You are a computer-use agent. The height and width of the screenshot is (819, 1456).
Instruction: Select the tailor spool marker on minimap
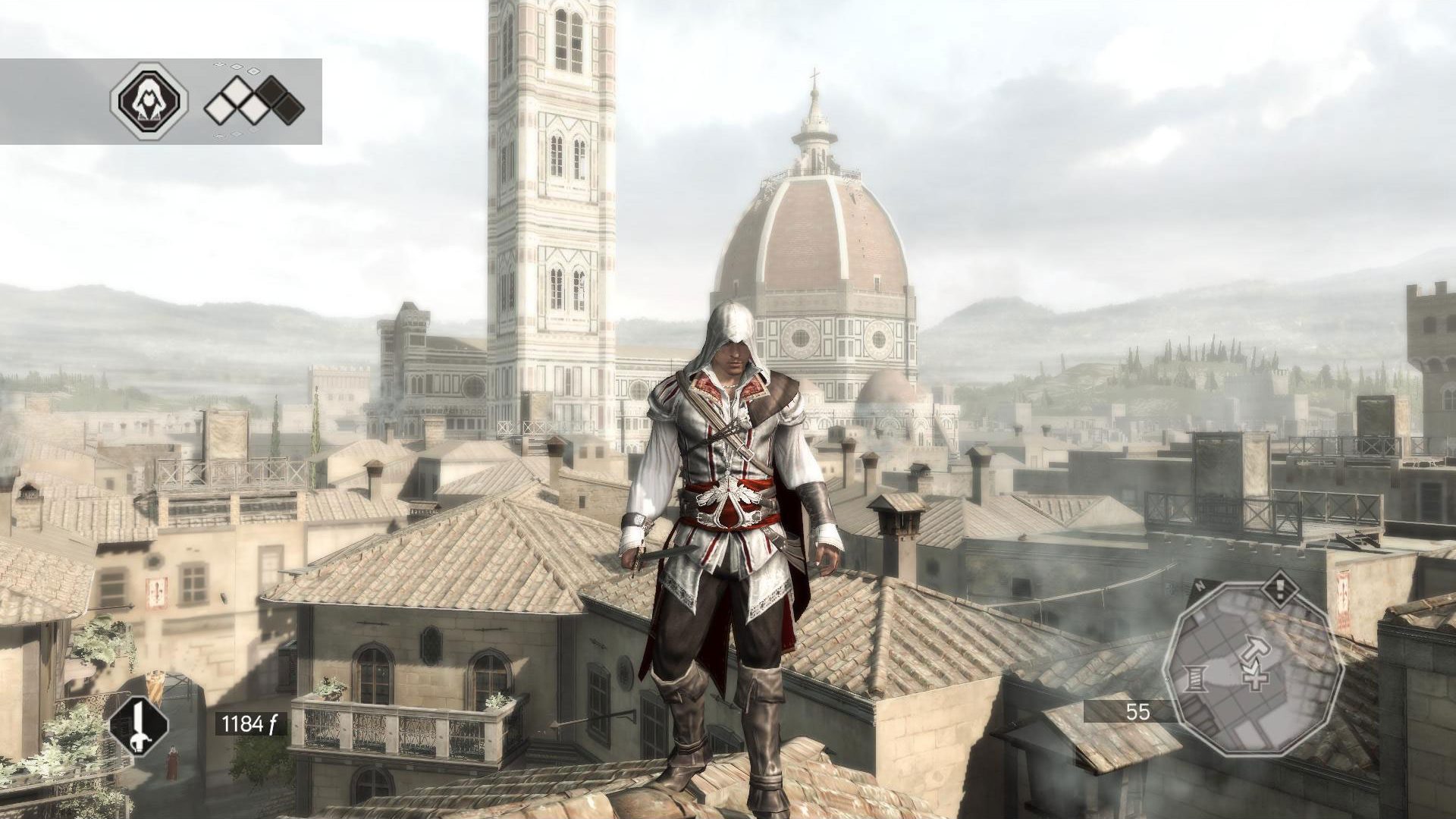pyautogui.click(x=1196, y=677)
